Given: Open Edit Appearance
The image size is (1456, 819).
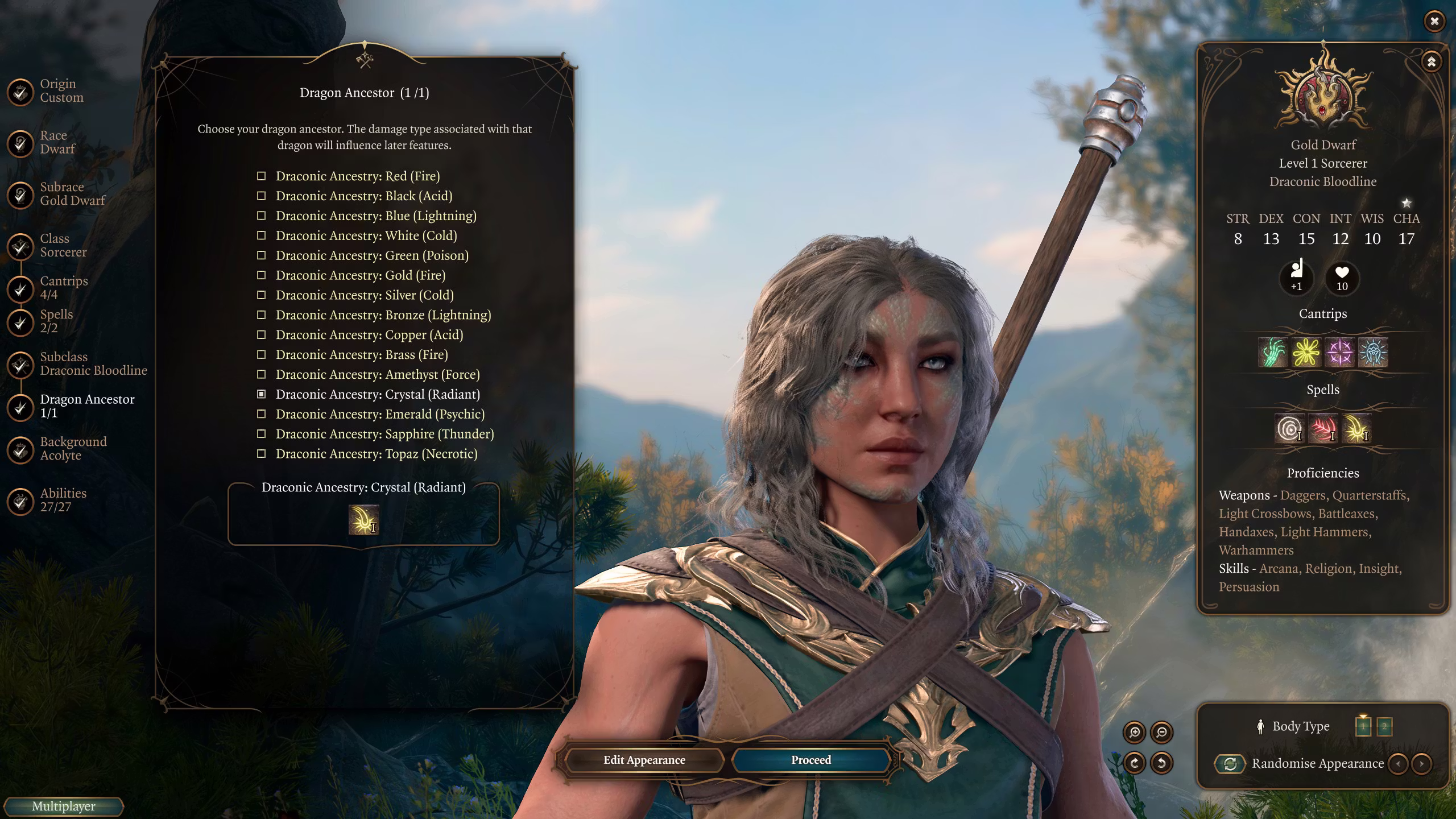Looking at the screenshot, I should [x=644, y=760].
